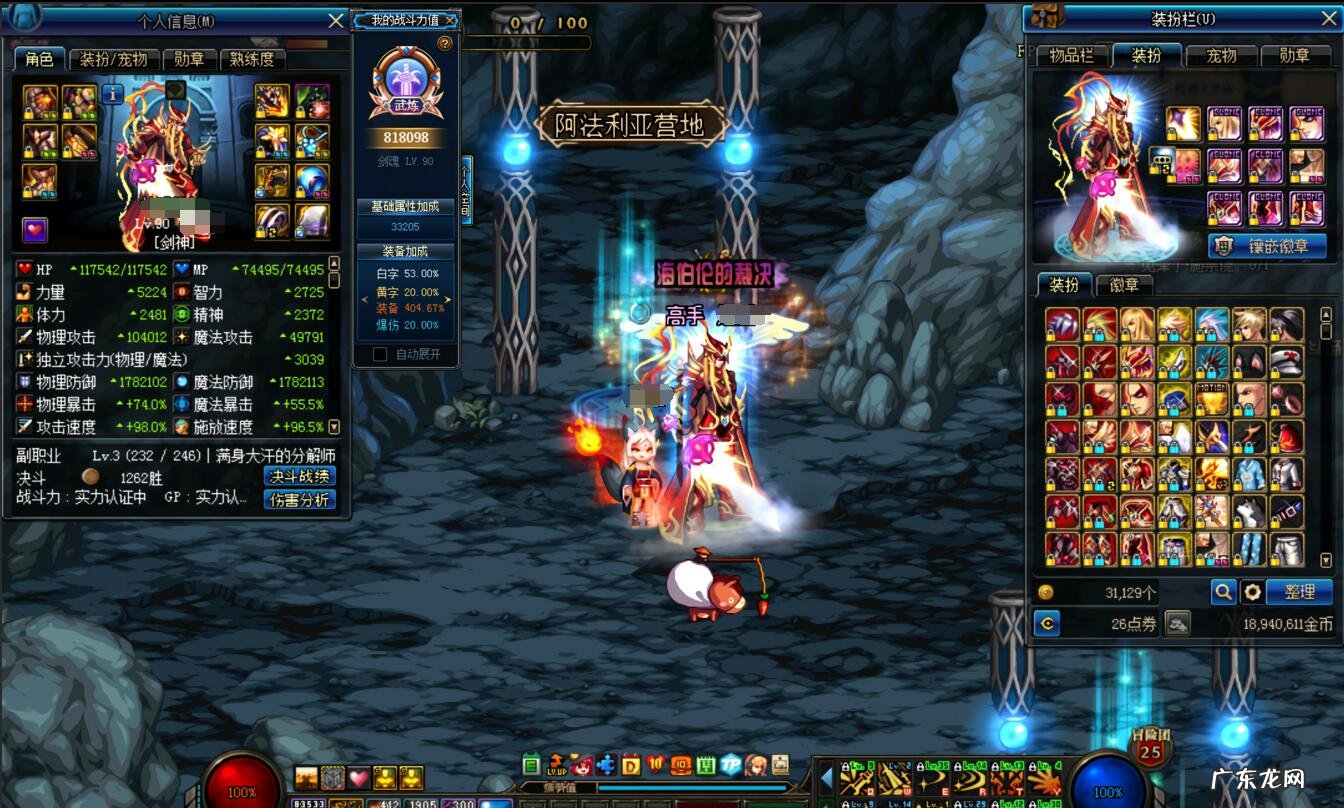
Task: Close the 我的战斗力值 combat power panel
Action: click(x=449, y=20)
